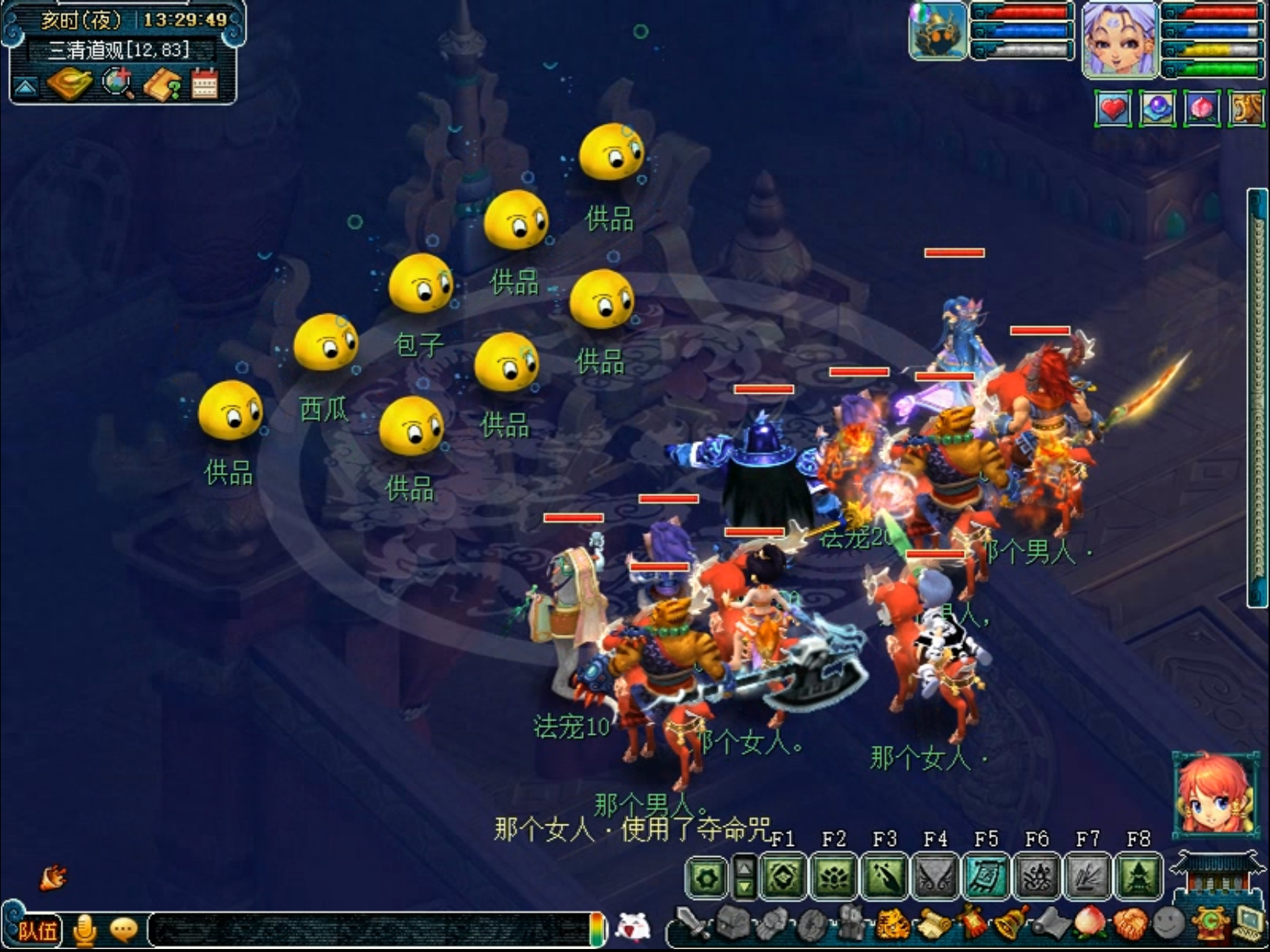
Task: Collapse the location panel with the arrow
Action: (26, 88)
